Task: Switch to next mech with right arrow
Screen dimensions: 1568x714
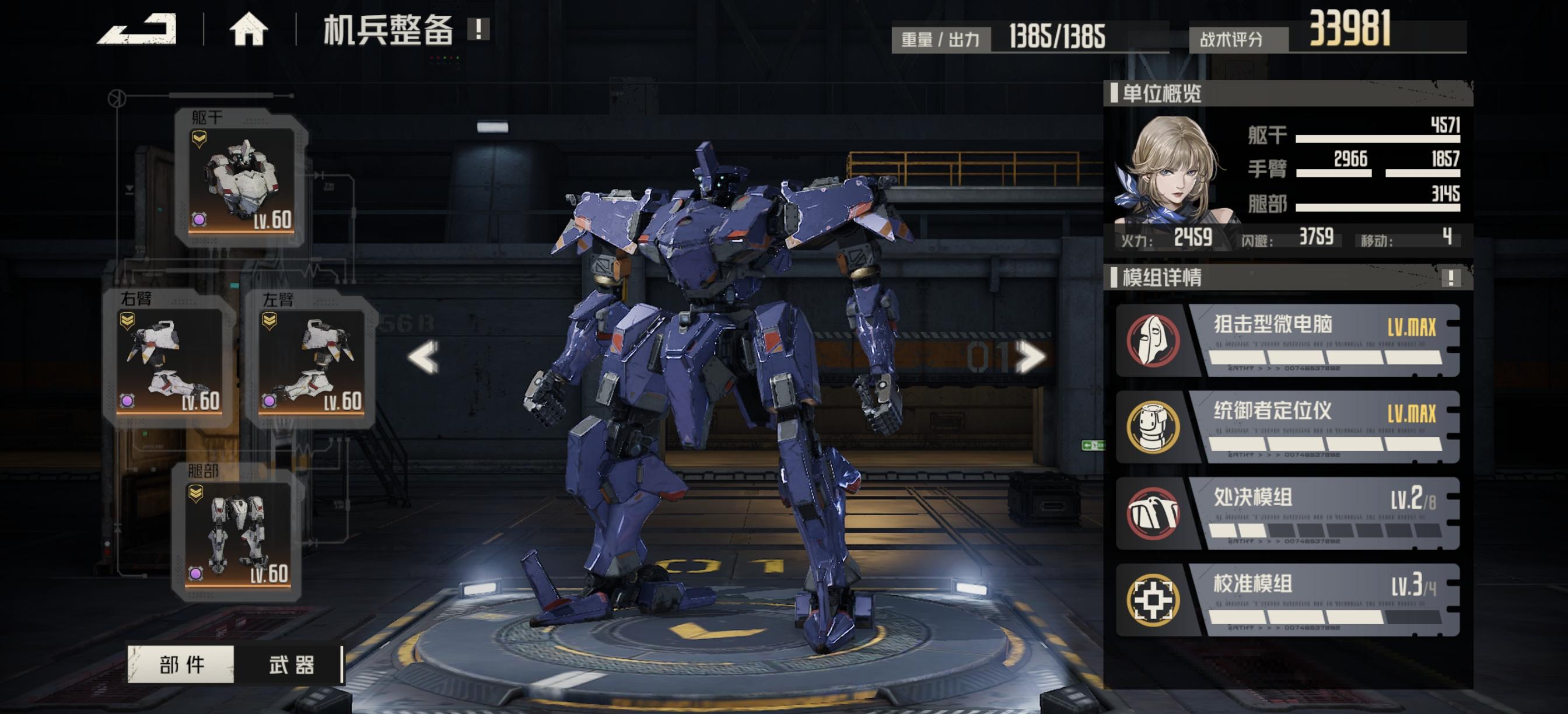Action: click(1030, 356)
